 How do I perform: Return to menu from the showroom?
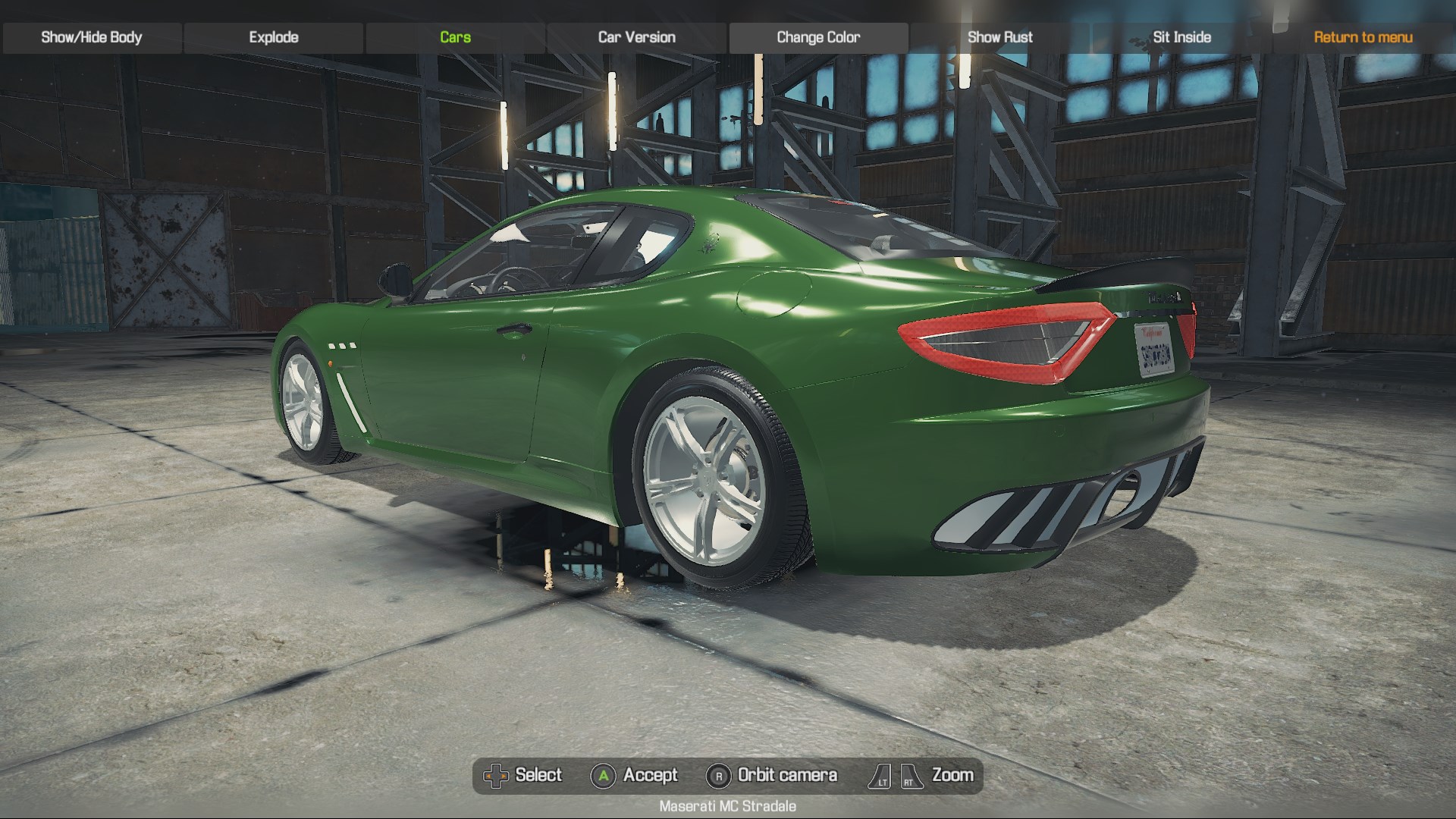[x=1363, y=37]
